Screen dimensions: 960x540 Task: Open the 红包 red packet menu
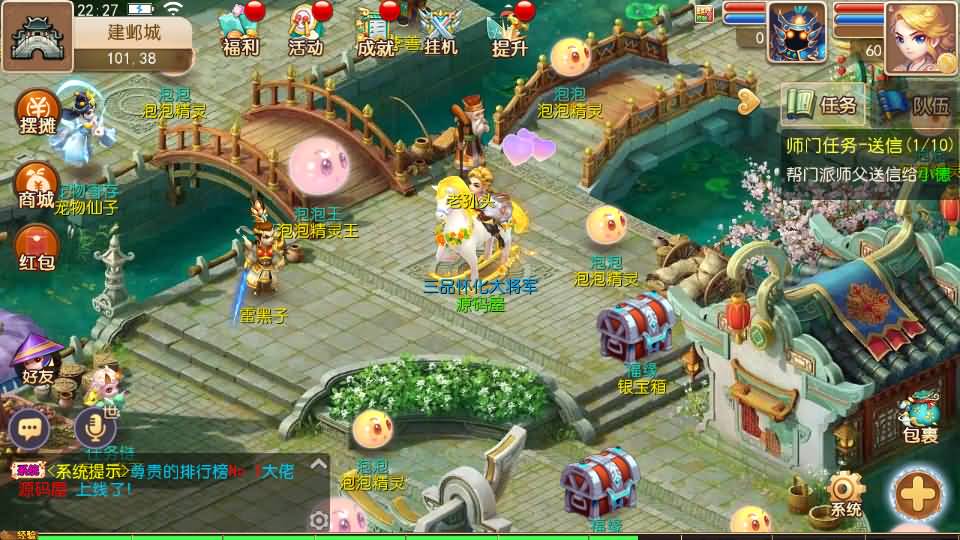37,248
